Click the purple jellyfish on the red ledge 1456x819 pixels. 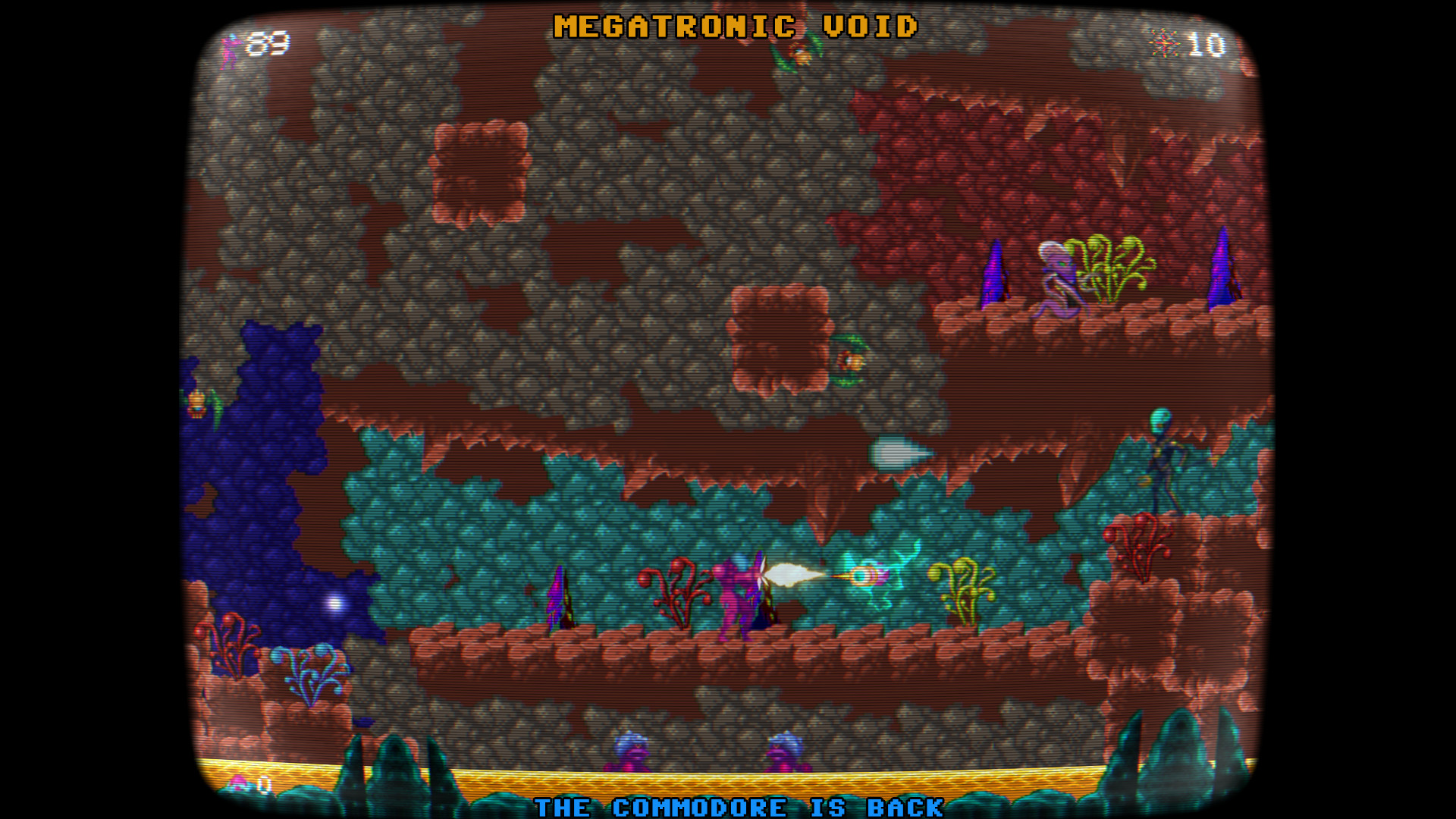tap(1056, 278)
